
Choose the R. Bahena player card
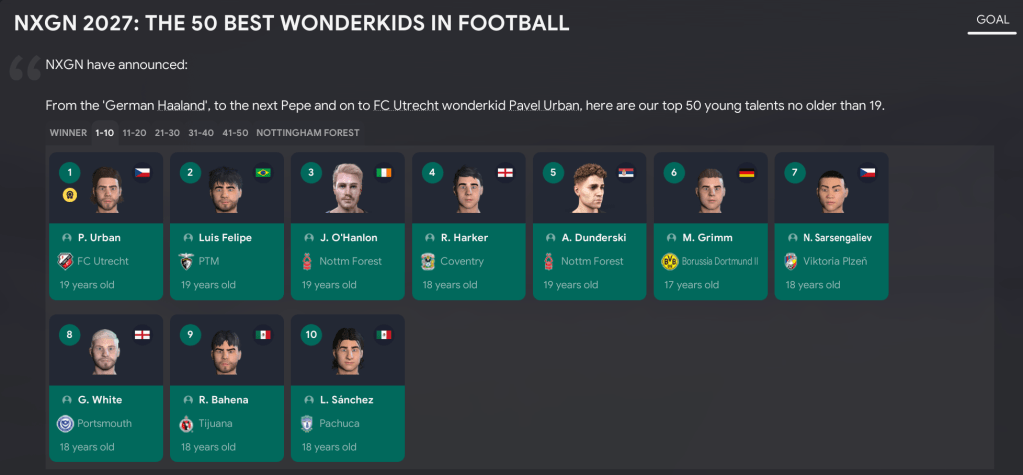(x=227, y=388)
